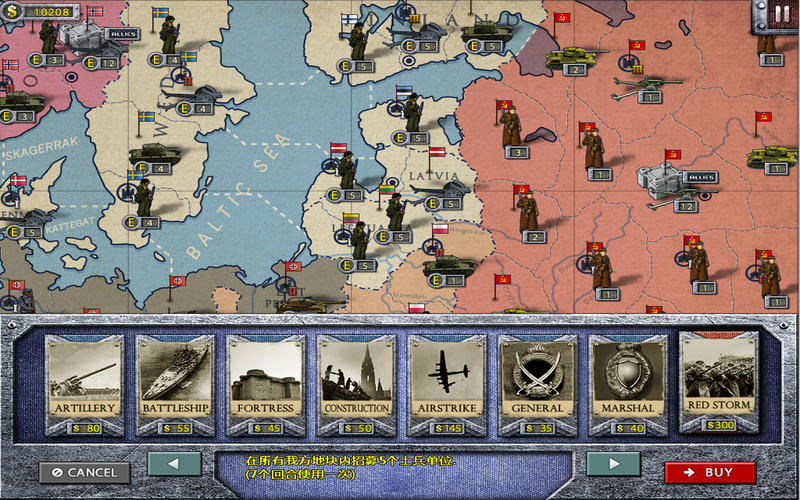Select the Red Storm card
Image resolution: width=800 pixels, height=500 pixels.
[x=718, y=378]
